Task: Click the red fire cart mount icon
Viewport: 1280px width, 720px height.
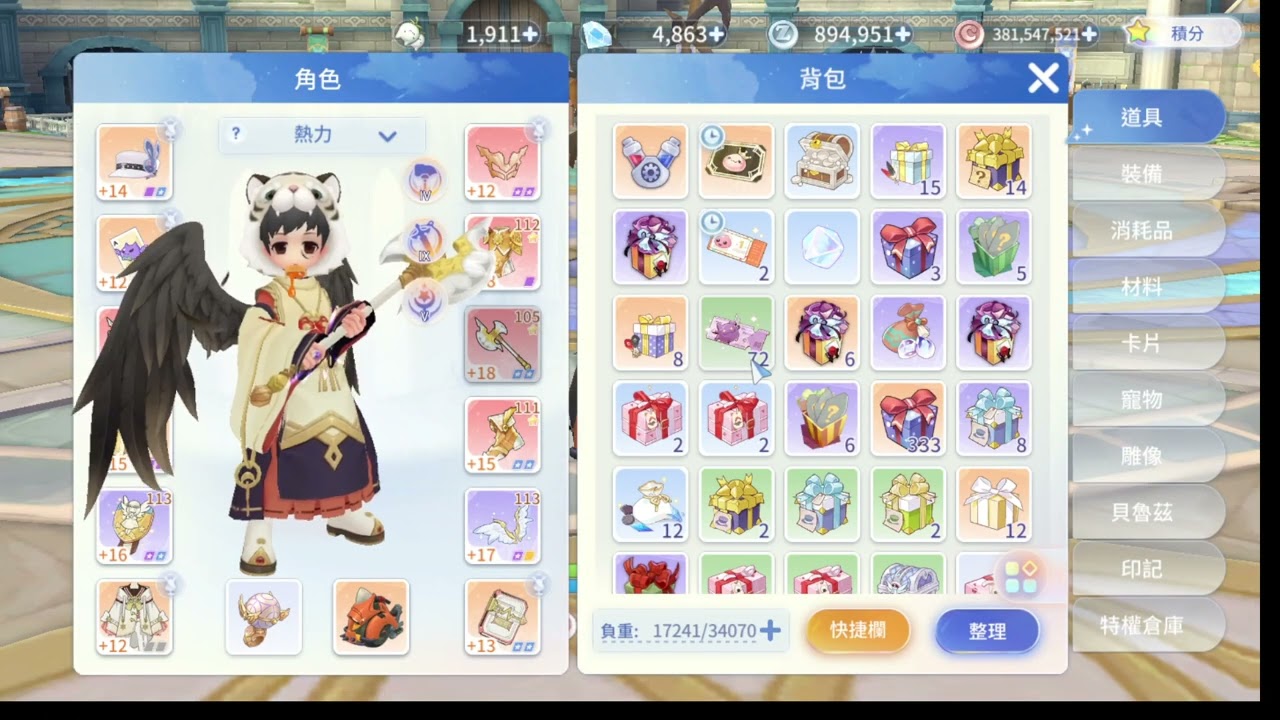Action: [370, 618]
